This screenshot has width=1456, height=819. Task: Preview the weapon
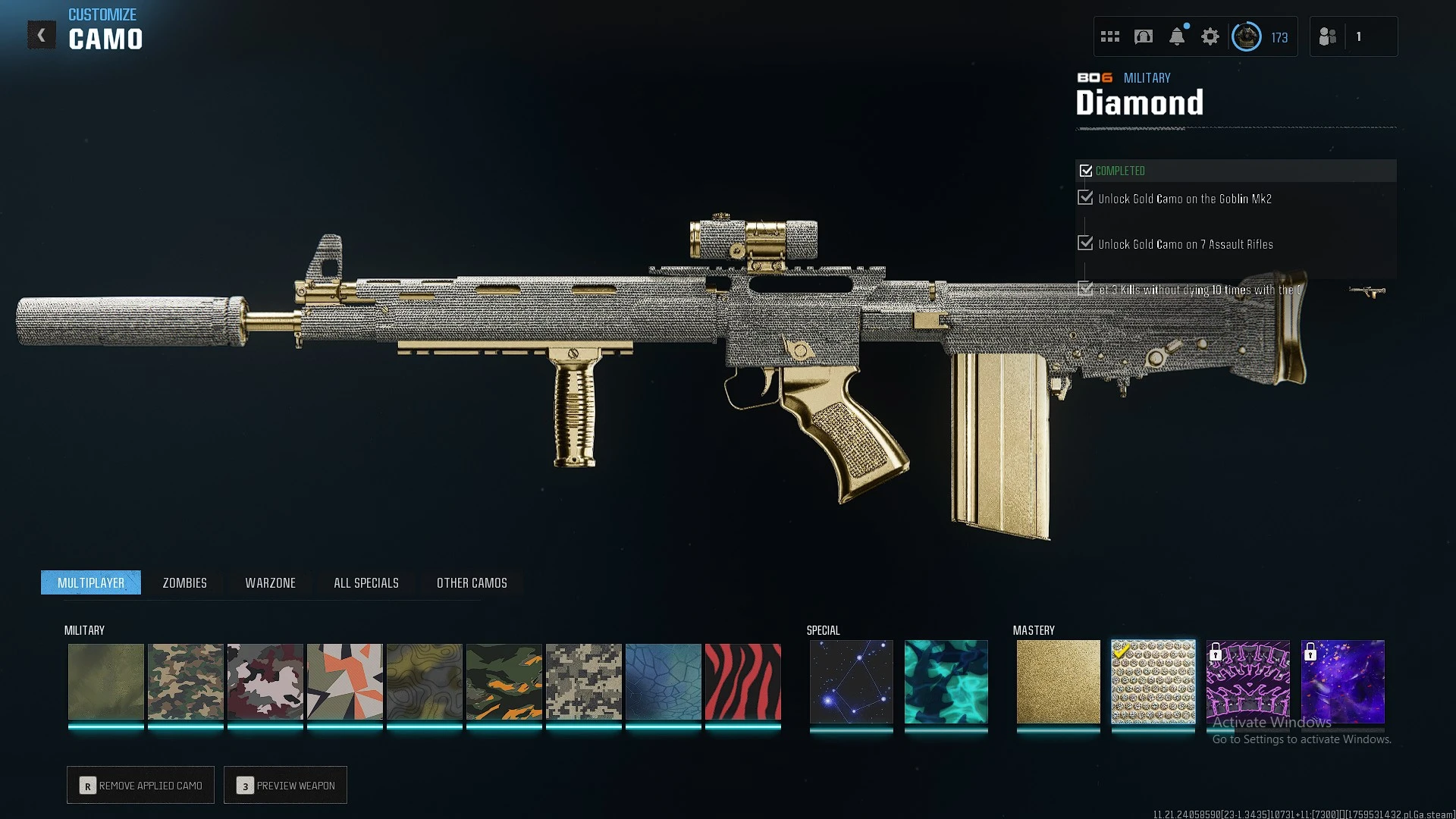click(x=285, y=786)
